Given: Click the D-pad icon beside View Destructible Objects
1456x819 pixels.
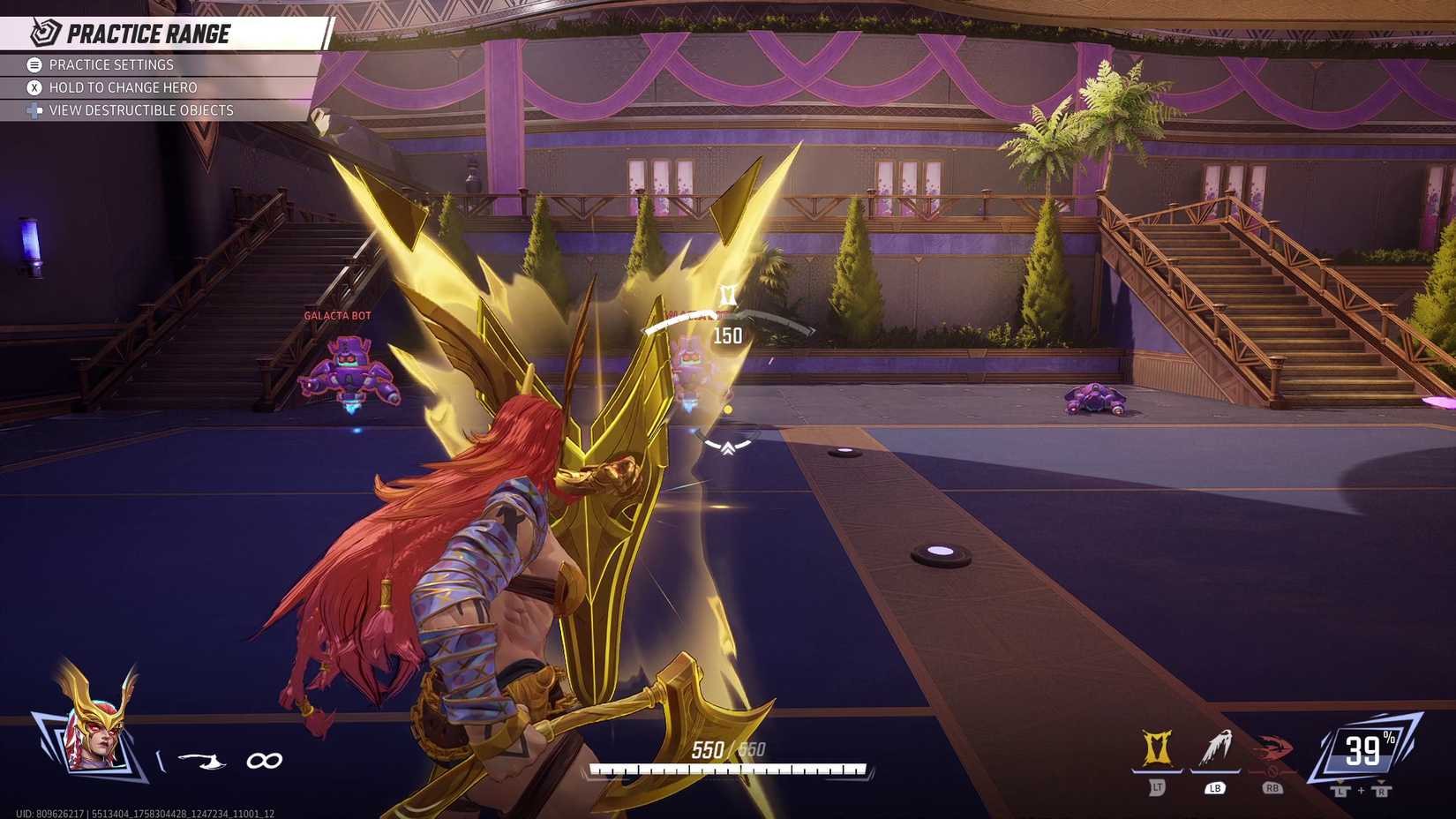Looking at the screenshot, I should 33,110.
